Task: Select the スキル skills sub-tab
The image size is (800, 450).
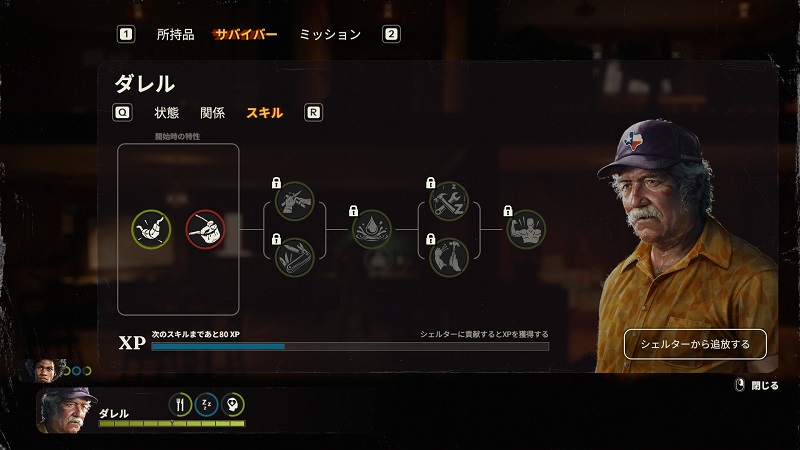Action: coord(264,113)
